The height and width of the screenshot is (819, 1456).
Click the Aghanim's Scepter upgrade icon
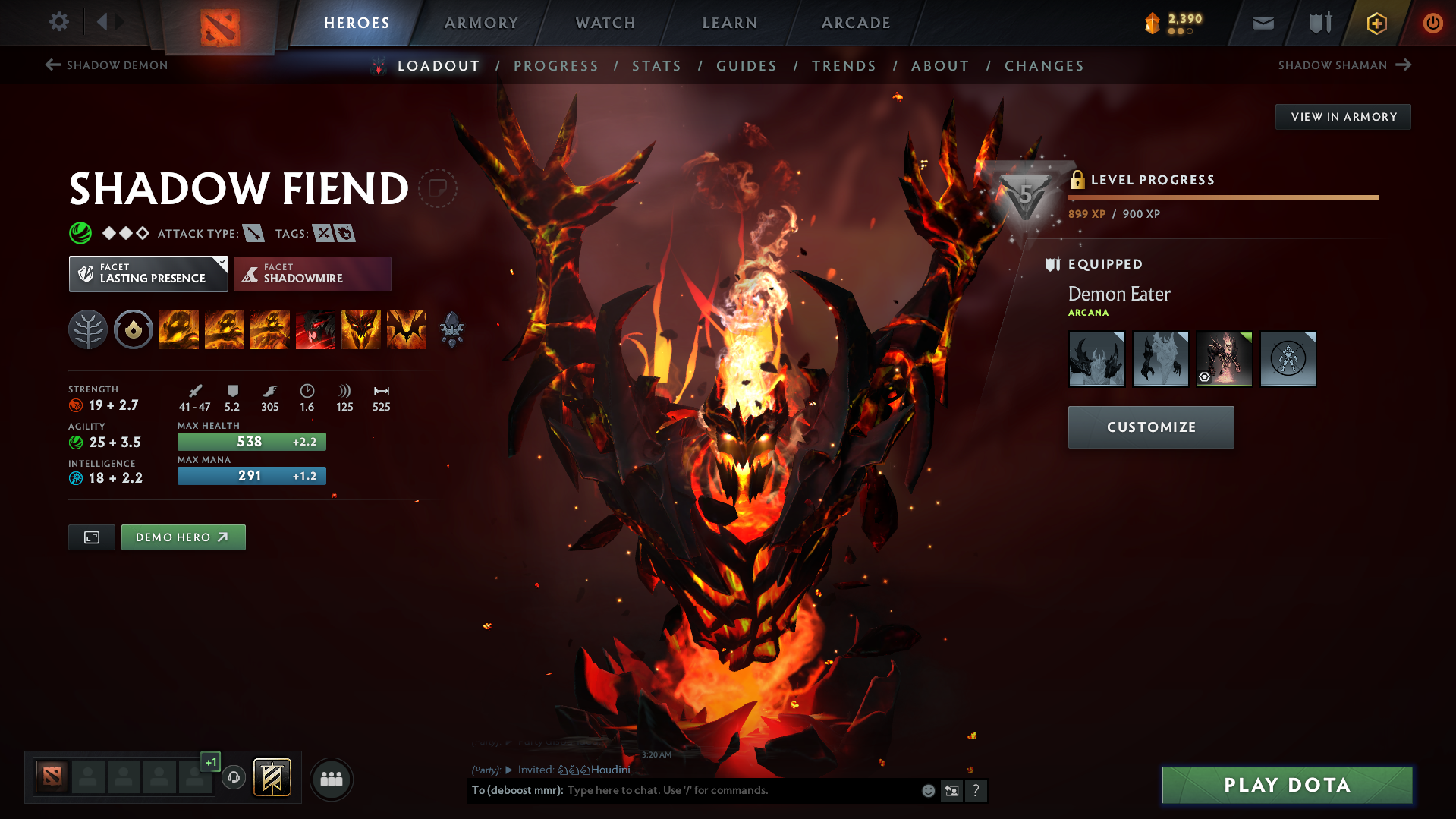point(451,329)
